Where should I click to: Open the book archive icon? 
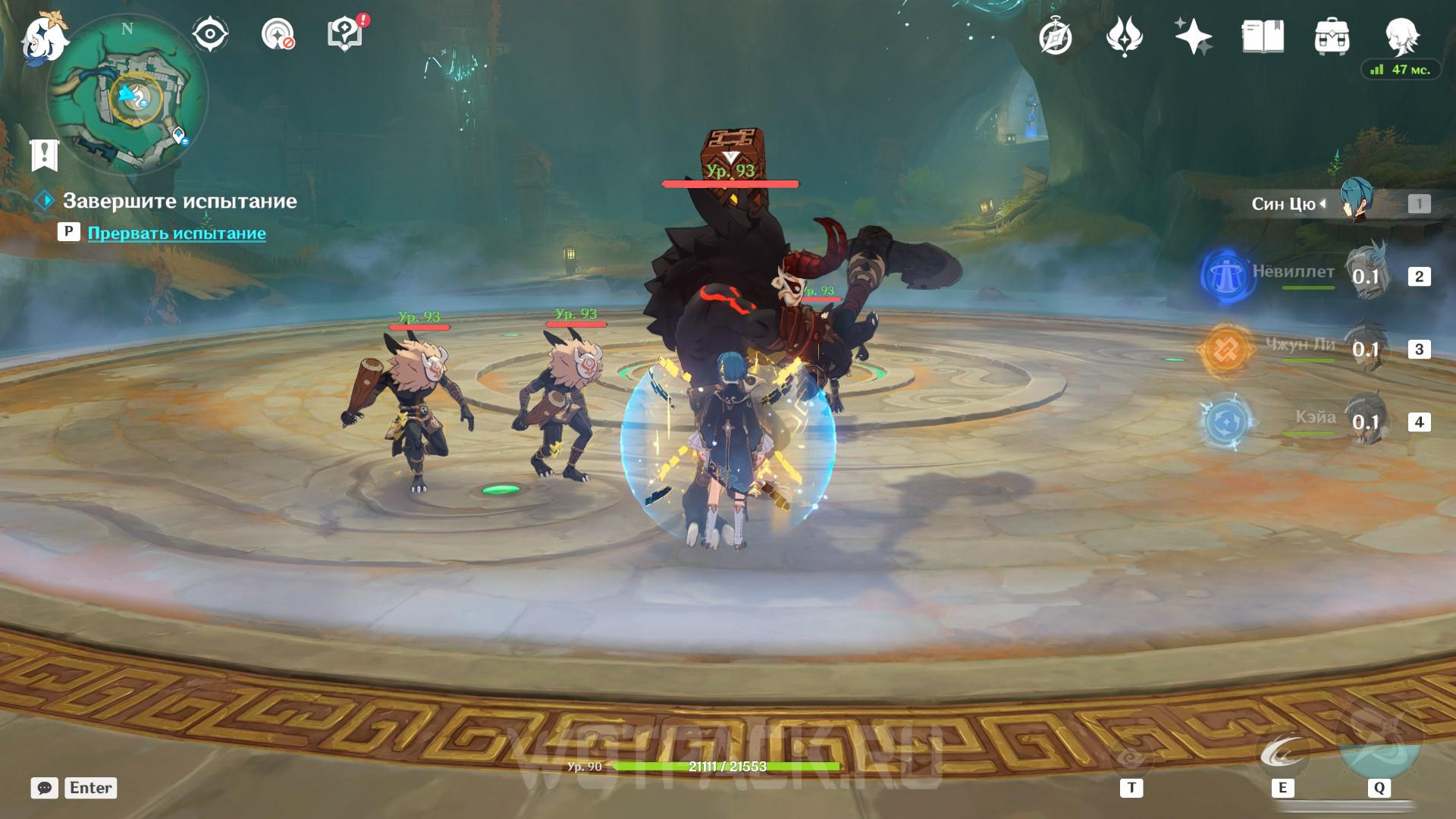(1263, 36)
